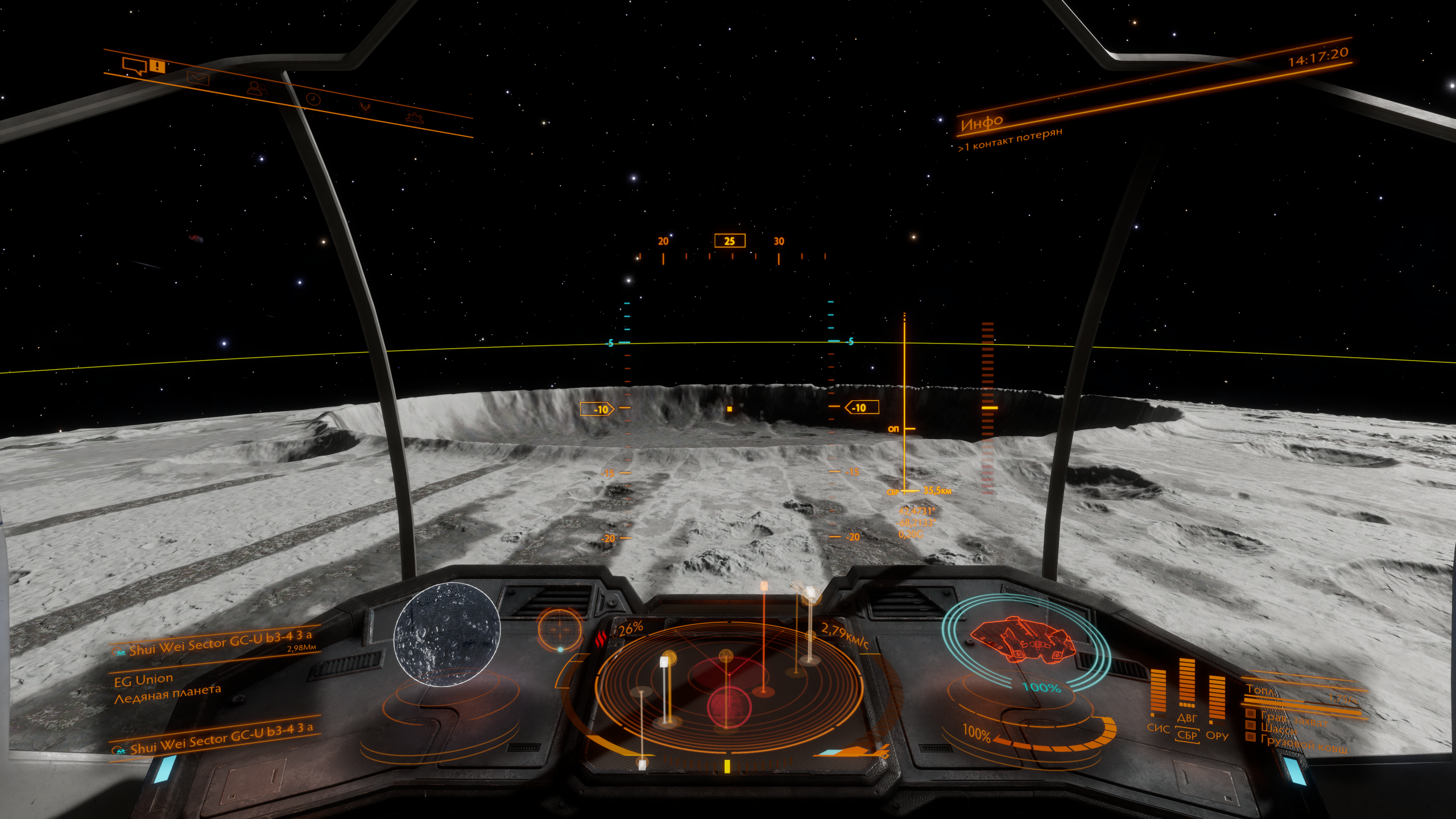1456x819 pixels.
Task: Route power to ДВГ engines
Action: 1187,718
